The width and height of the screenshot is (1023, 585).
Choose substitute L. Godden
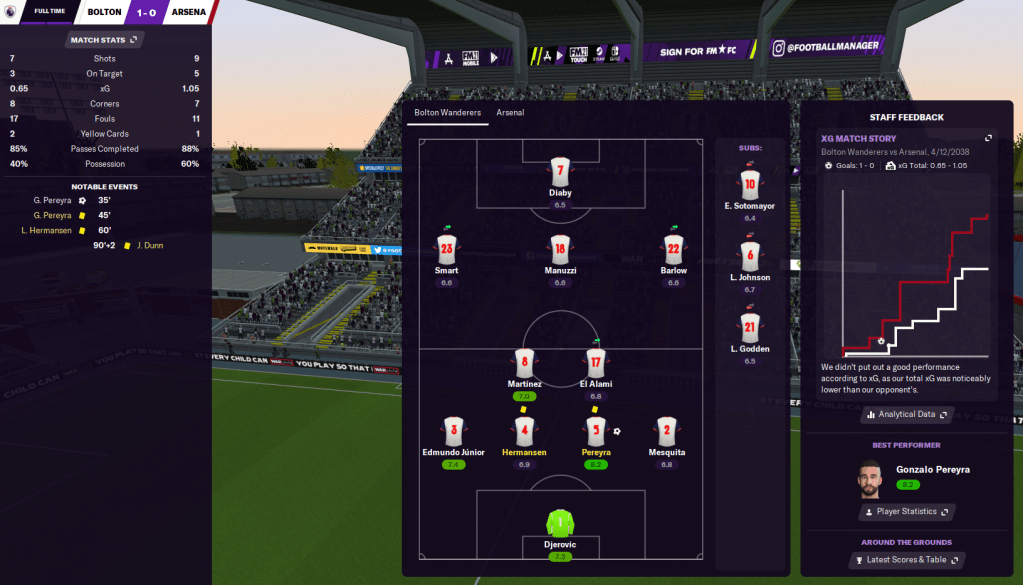(x=750, y=328)
